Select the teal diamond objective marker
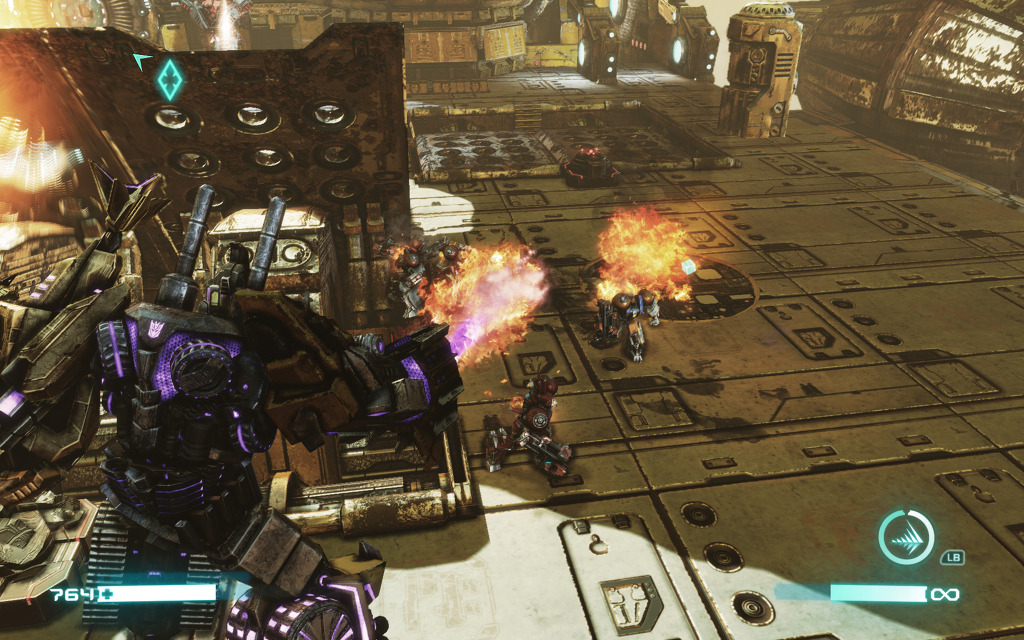This screenshot has width=1024, height=640. tap(171, 79)
